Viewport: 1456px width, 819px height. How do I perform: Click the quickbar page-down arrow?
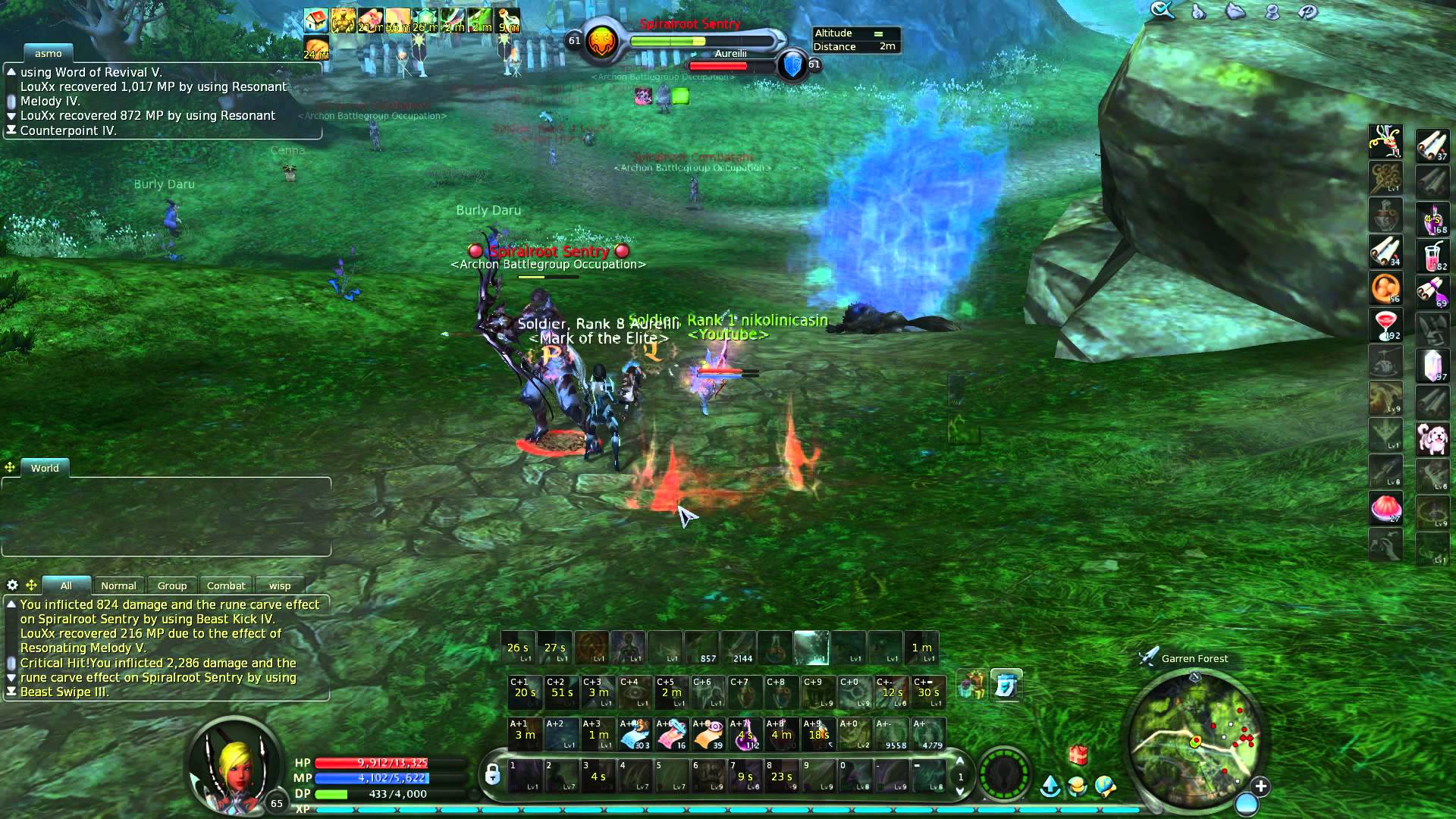click(960, 792)
